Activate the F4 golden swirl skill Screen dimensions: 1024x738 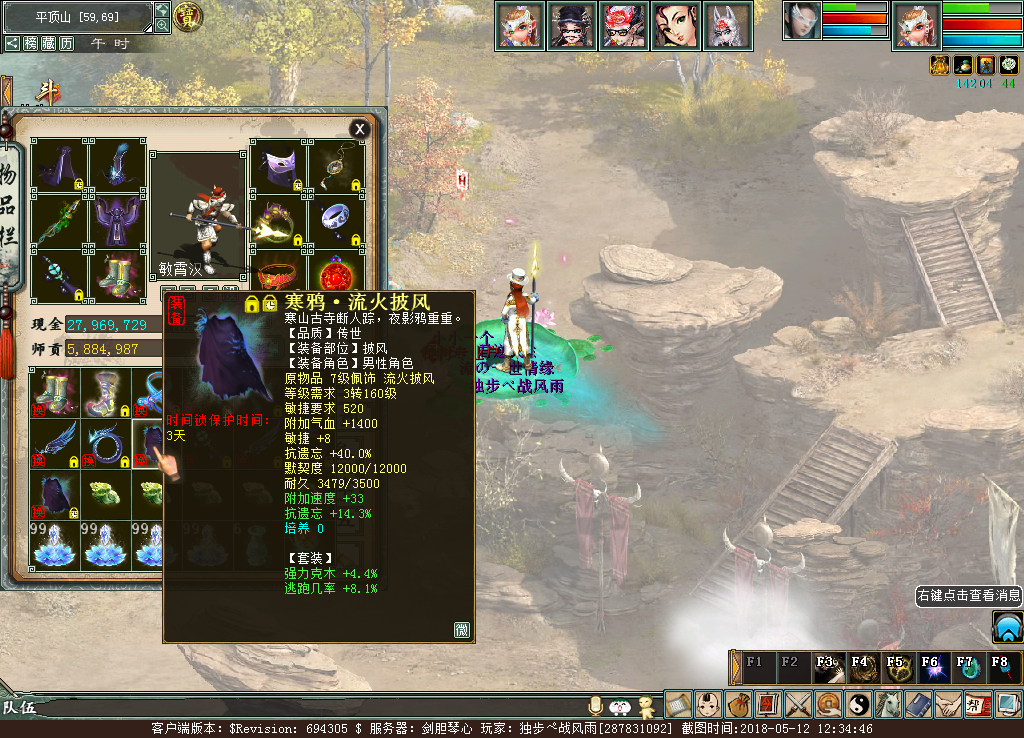click(859, 667)
